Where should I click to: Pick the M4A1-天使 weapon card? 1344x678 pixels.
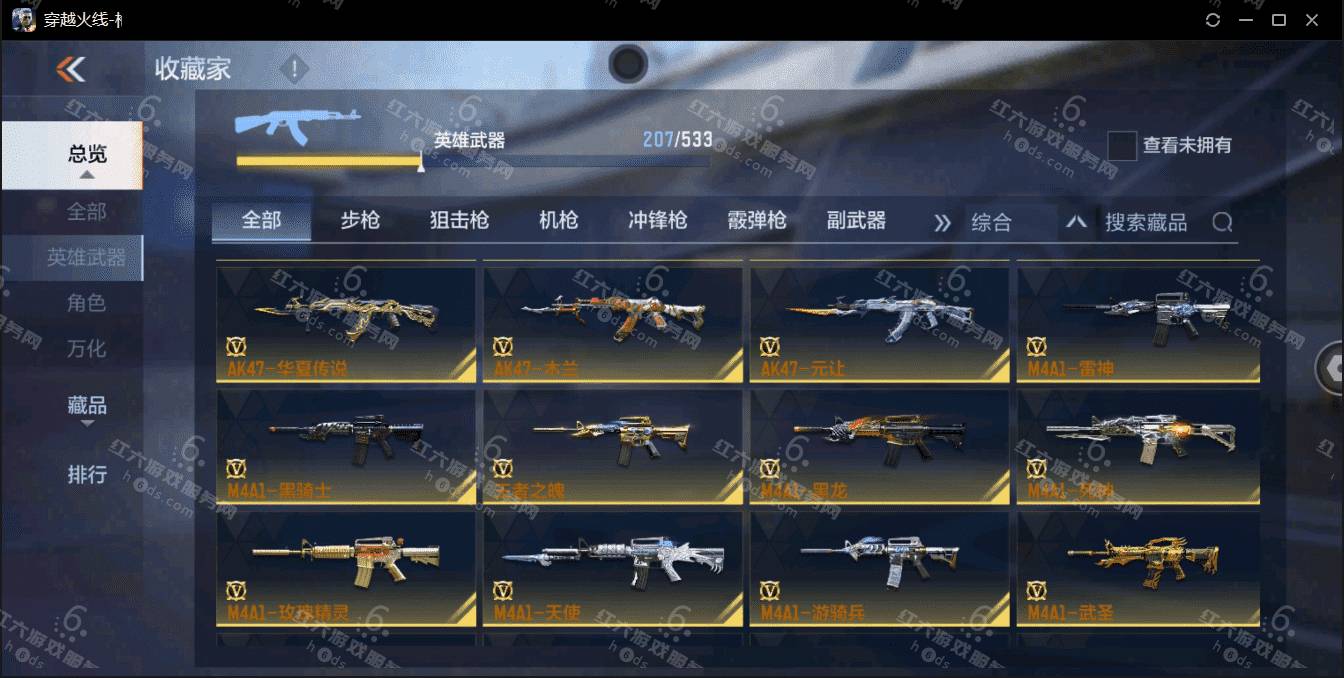point(612,568)
